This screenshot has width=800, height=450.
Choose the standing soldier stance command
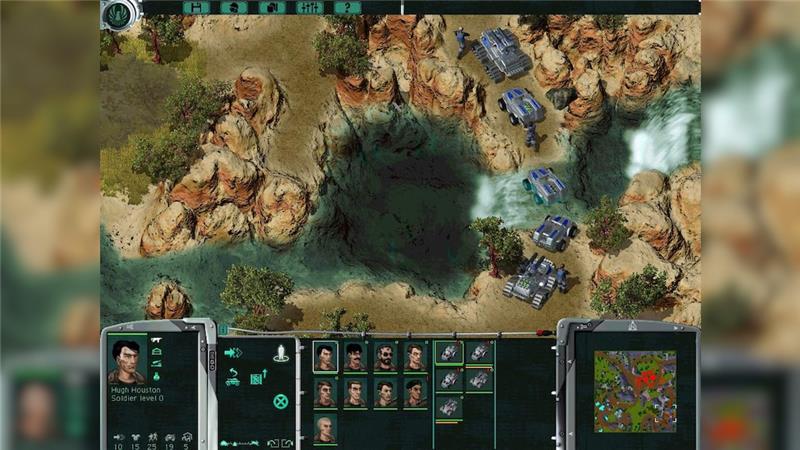pyautogui.click(x=281, y=352)
